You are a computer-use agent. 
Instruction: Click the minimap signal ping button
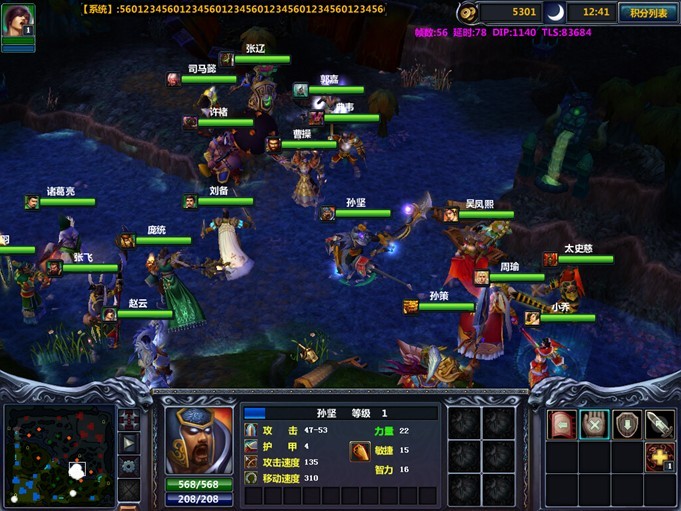129,418
